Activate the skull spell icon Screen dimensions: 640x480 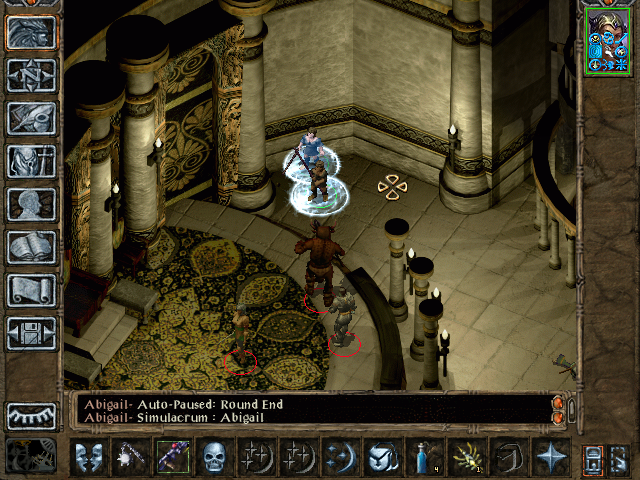tap(216, 457)
